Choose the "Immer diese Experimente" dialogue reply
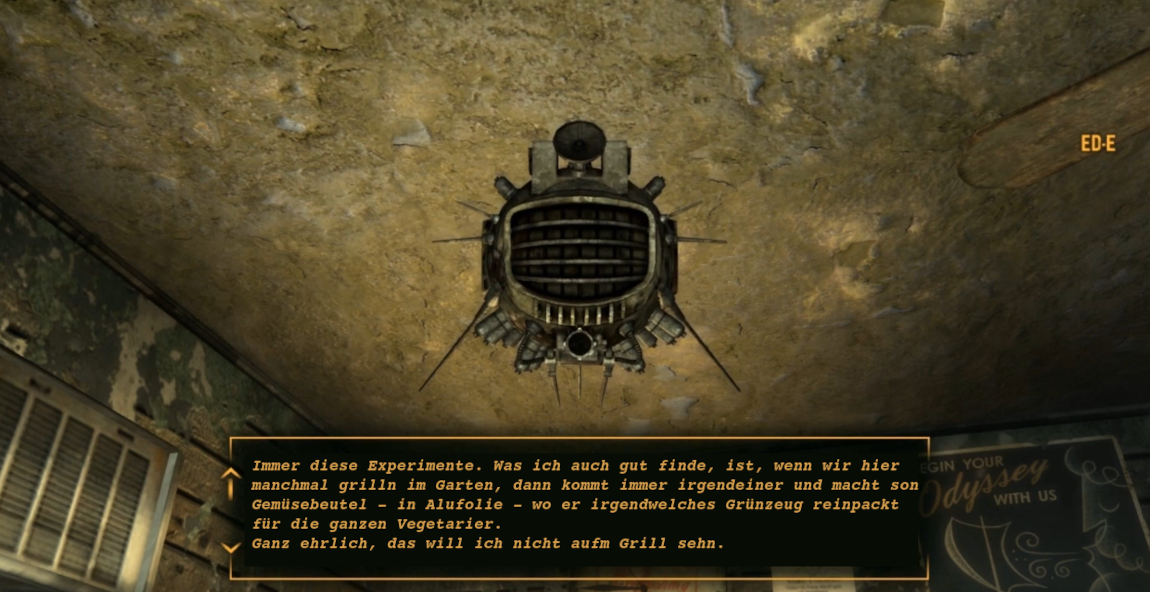The image size is (1150, 592). [x=575, y=495]
